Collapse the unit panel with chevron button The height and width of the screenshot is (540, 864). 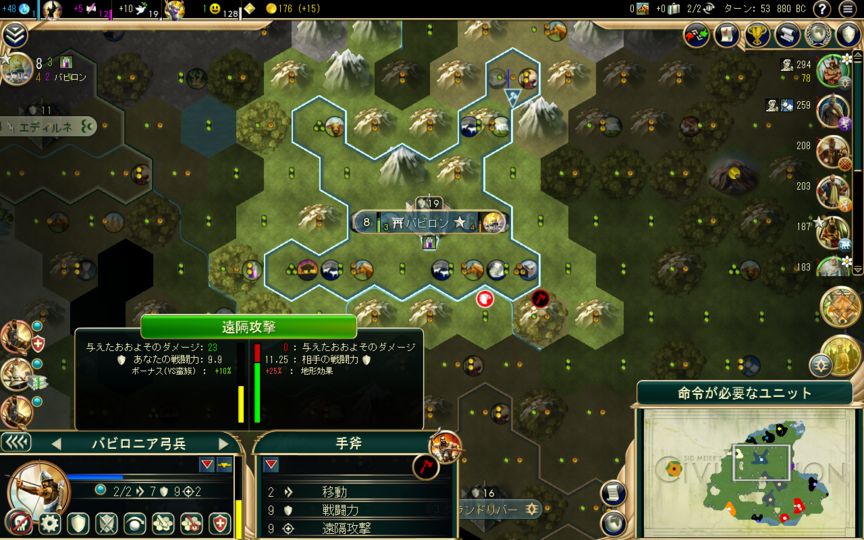[x=15, y=443]
